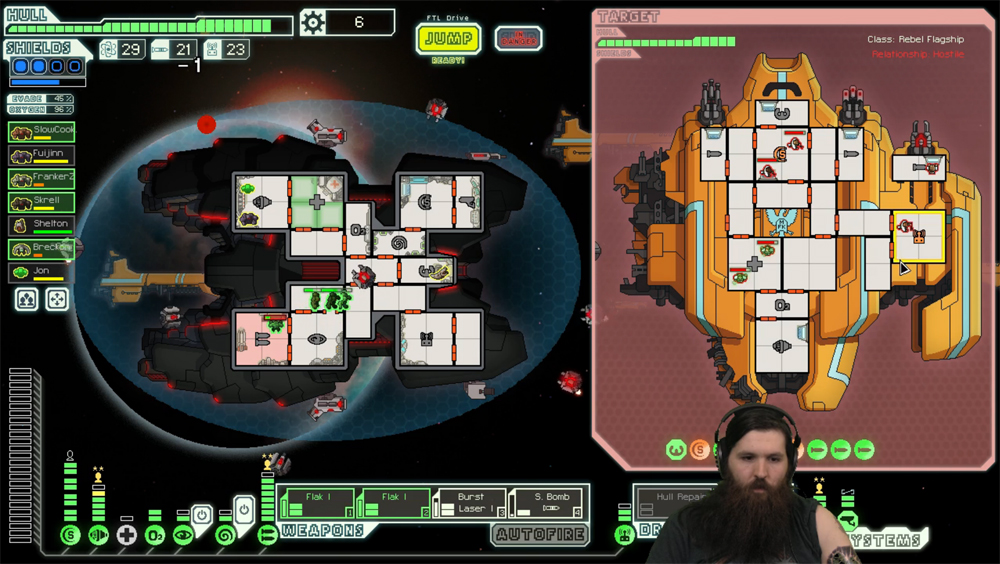Arm the Burst Laser I weapon

tap(470, 503)
